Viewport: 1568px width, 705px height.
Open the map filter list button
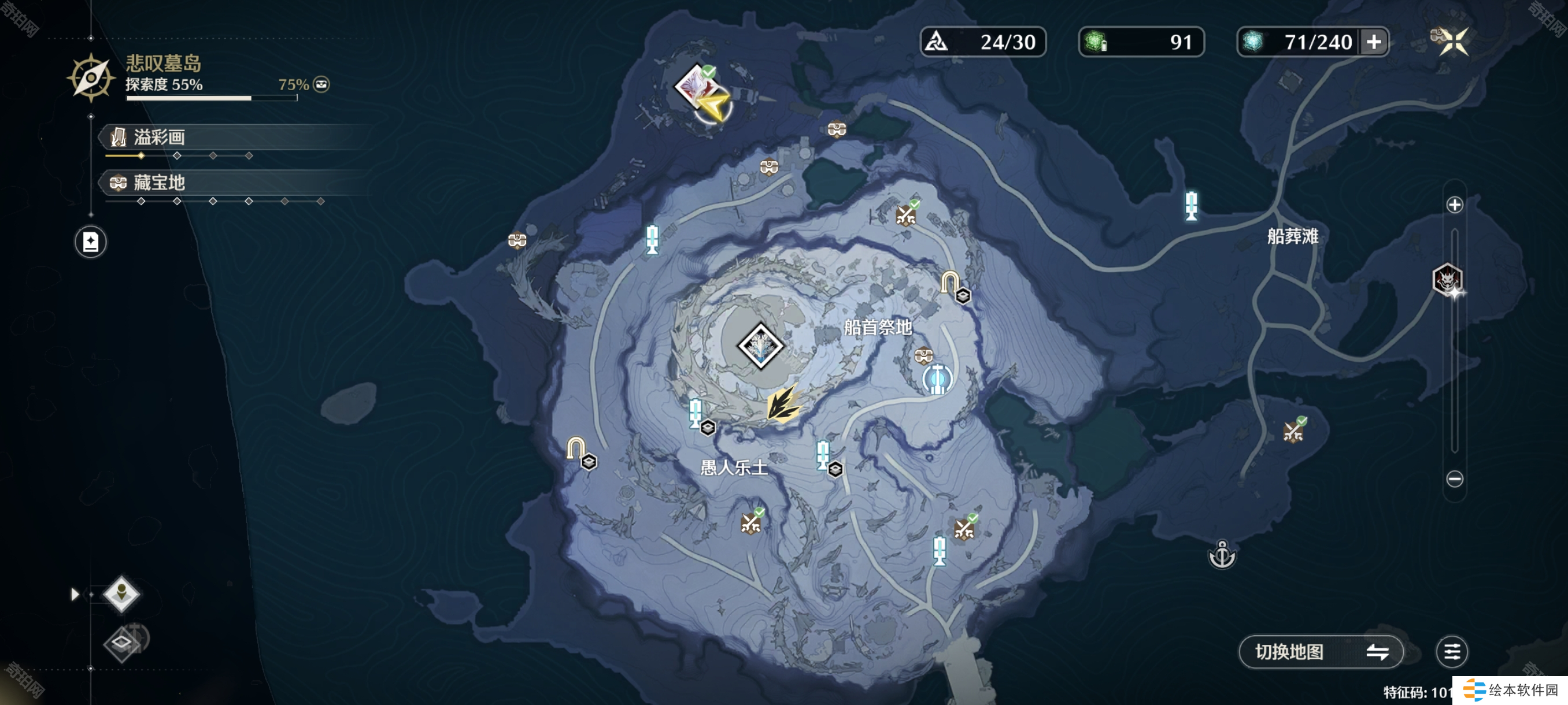[1452, 651]
